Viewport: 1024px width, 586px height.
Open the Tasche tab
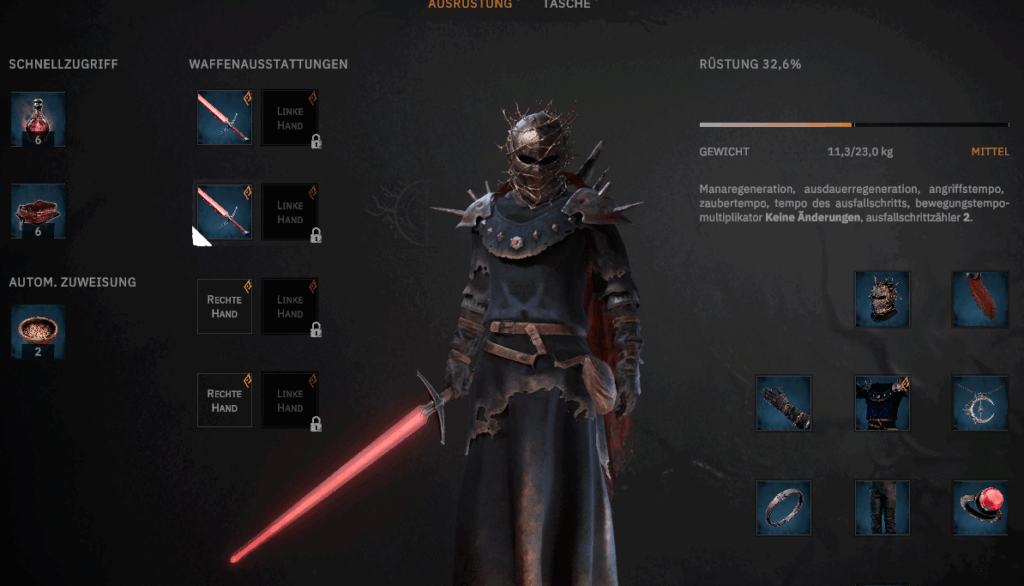(x=566, y=4)
